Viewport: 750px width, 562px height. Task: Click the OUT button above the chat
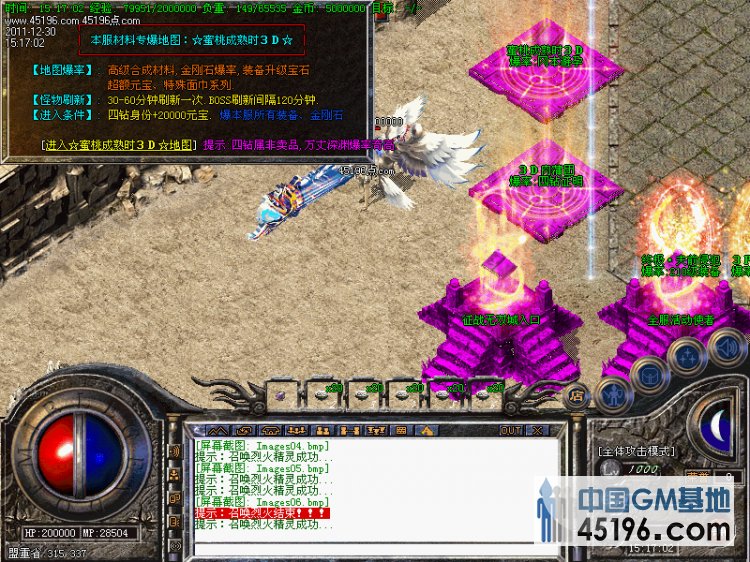(510, 430)
